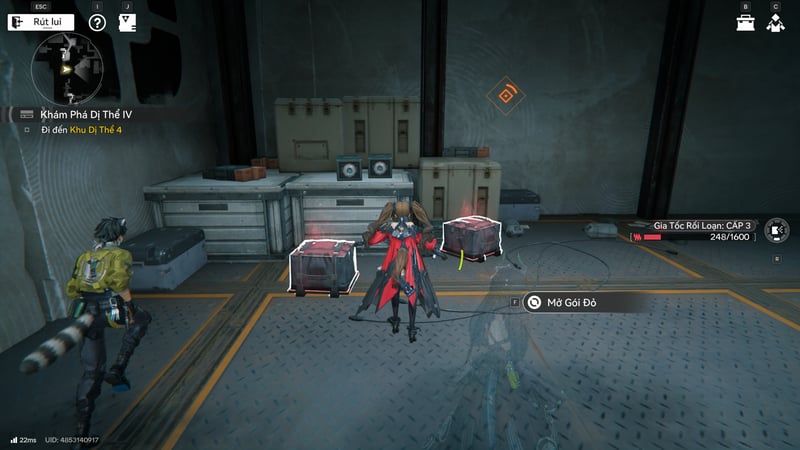Open the question mark help icon

tap(97, 22)
